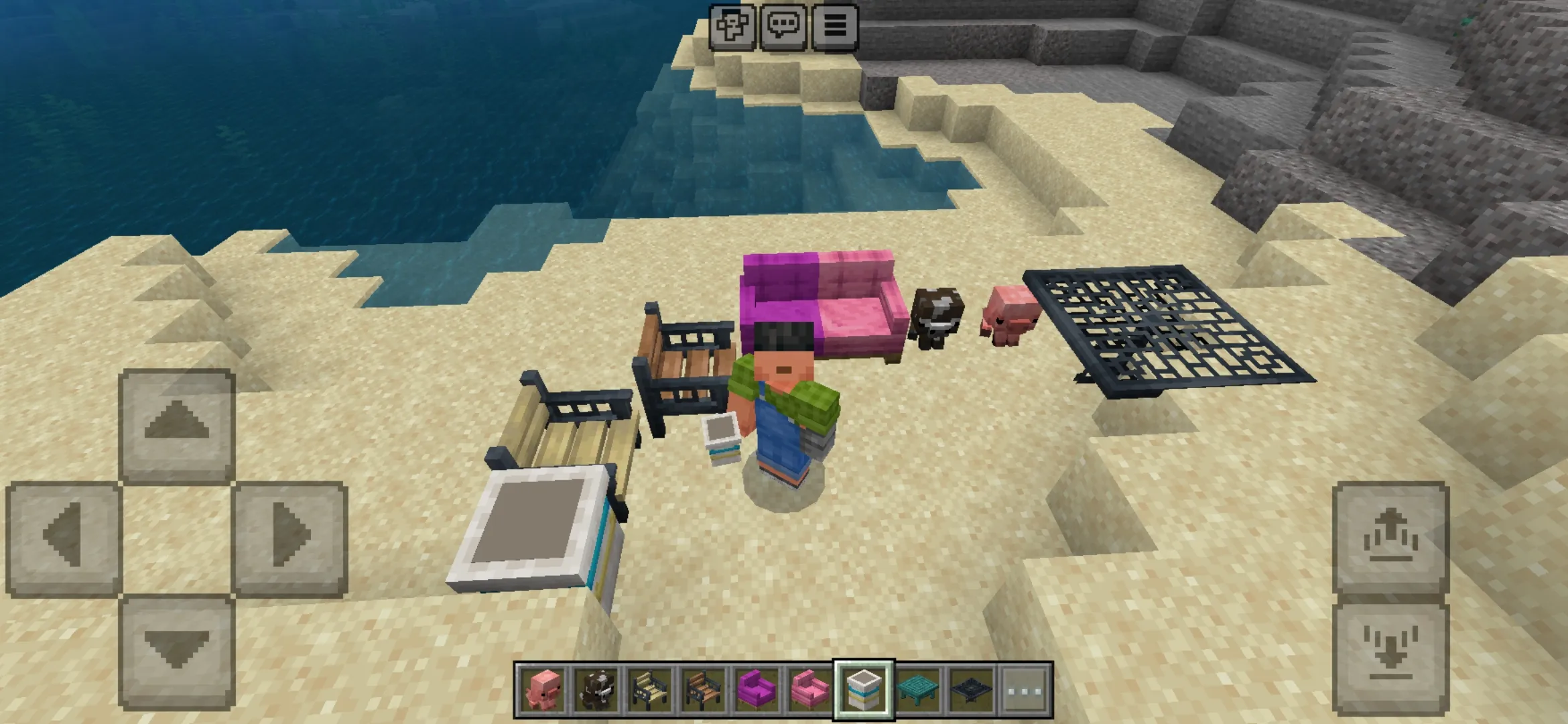Tap the move forward arrow
Viewport: 1568px width, 724px height.
click(177, 424)
